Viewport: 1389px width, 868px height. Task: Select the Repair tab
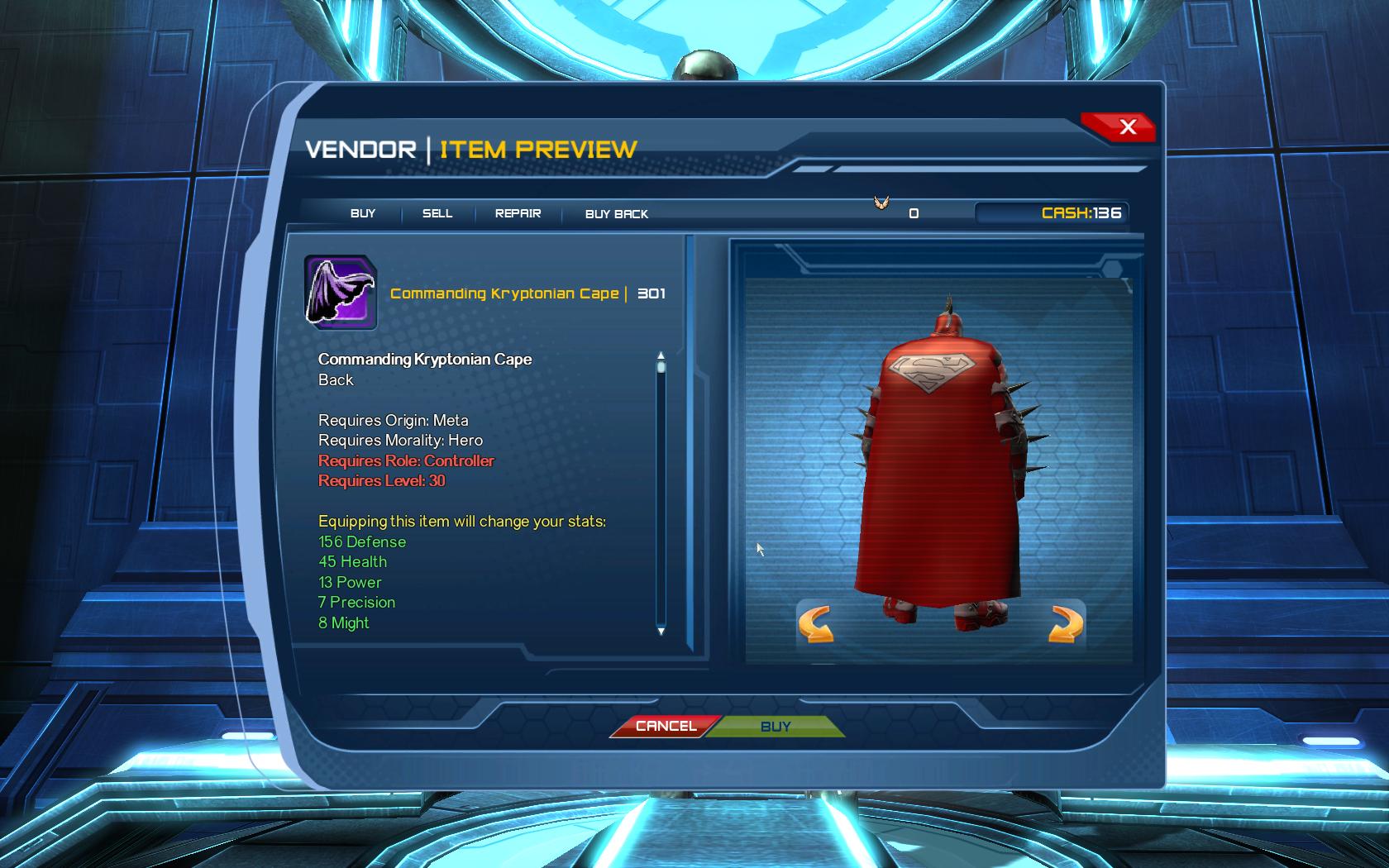(x=518, y=213)
